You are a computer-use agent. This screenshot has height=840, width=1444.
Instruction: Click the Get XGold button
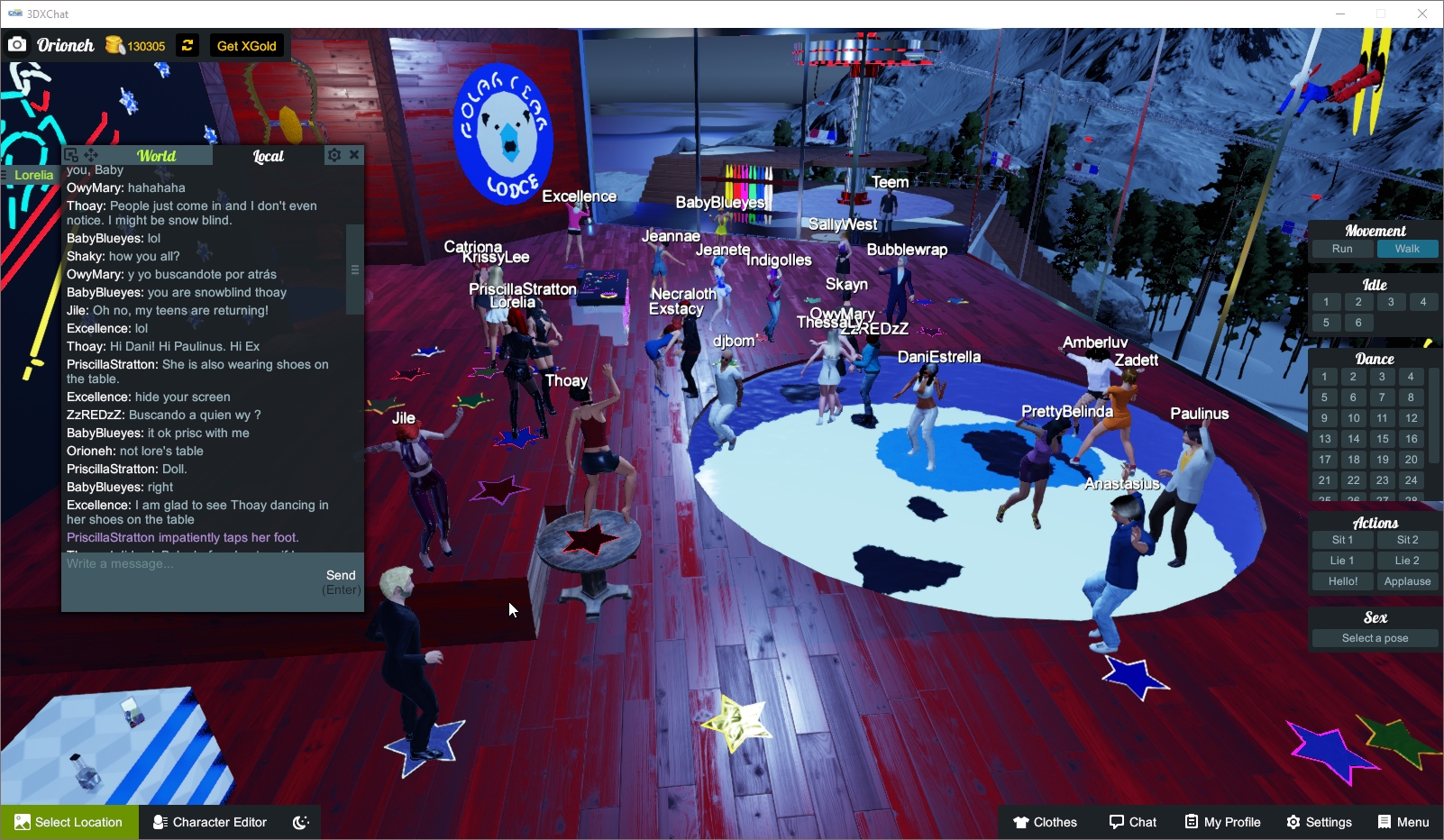coord(246,45)
